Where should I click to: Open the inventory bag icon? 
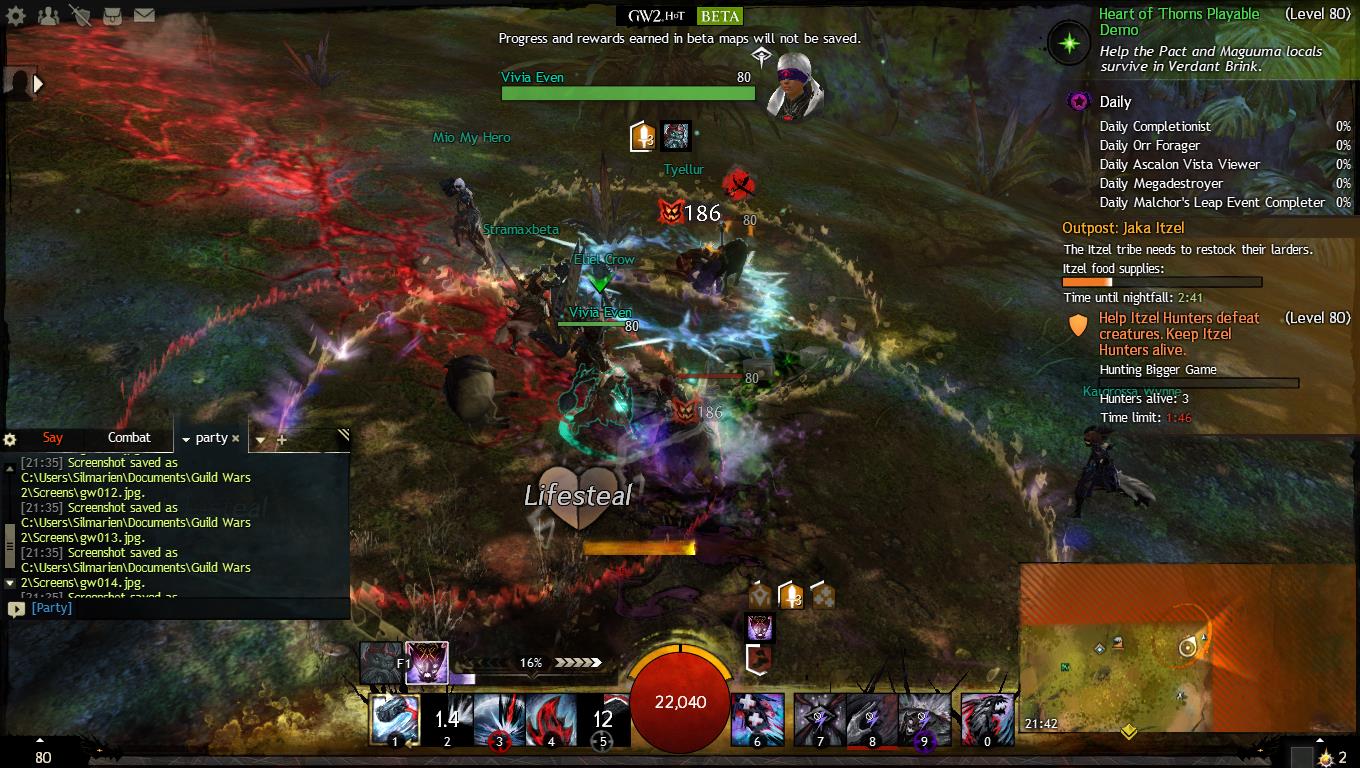[112, 15]
